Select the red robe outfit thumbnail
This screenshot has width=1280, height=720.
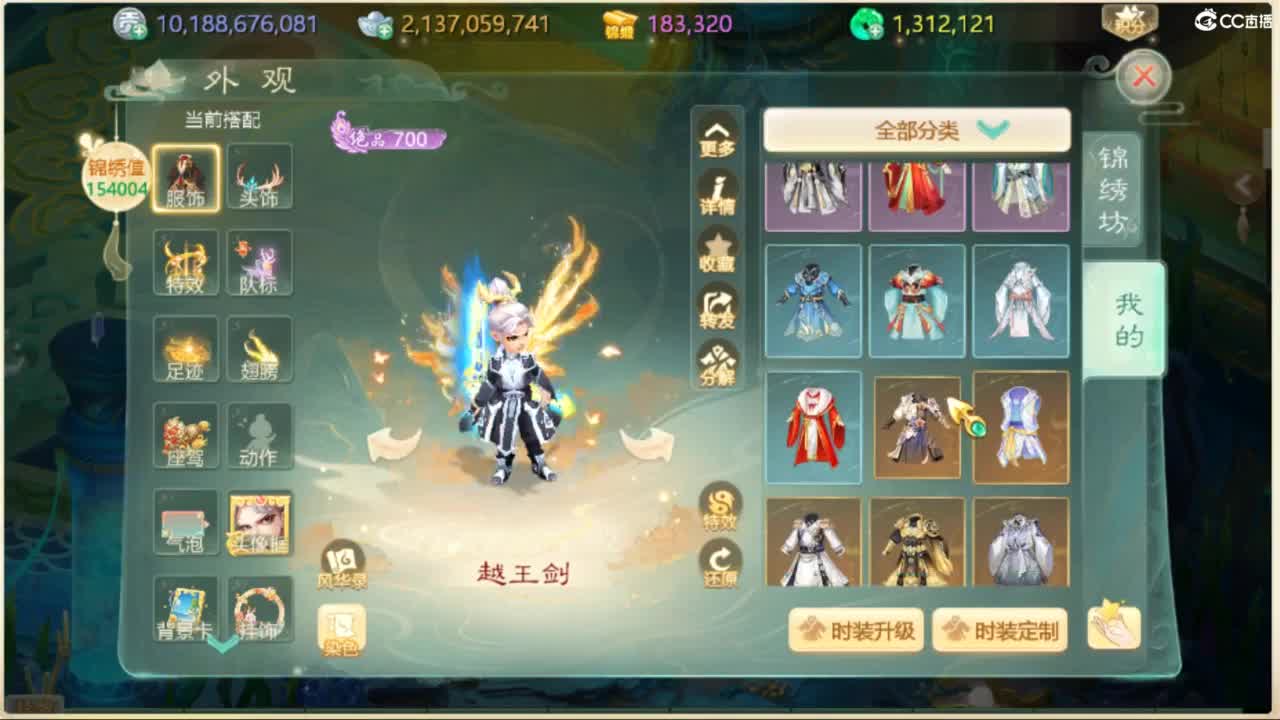pyautogui.click(x=813, y=427)
